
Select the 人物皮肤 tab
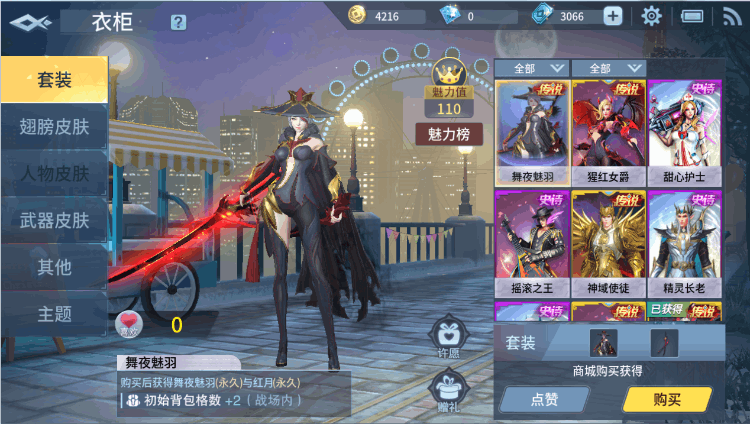click(54, 174)
